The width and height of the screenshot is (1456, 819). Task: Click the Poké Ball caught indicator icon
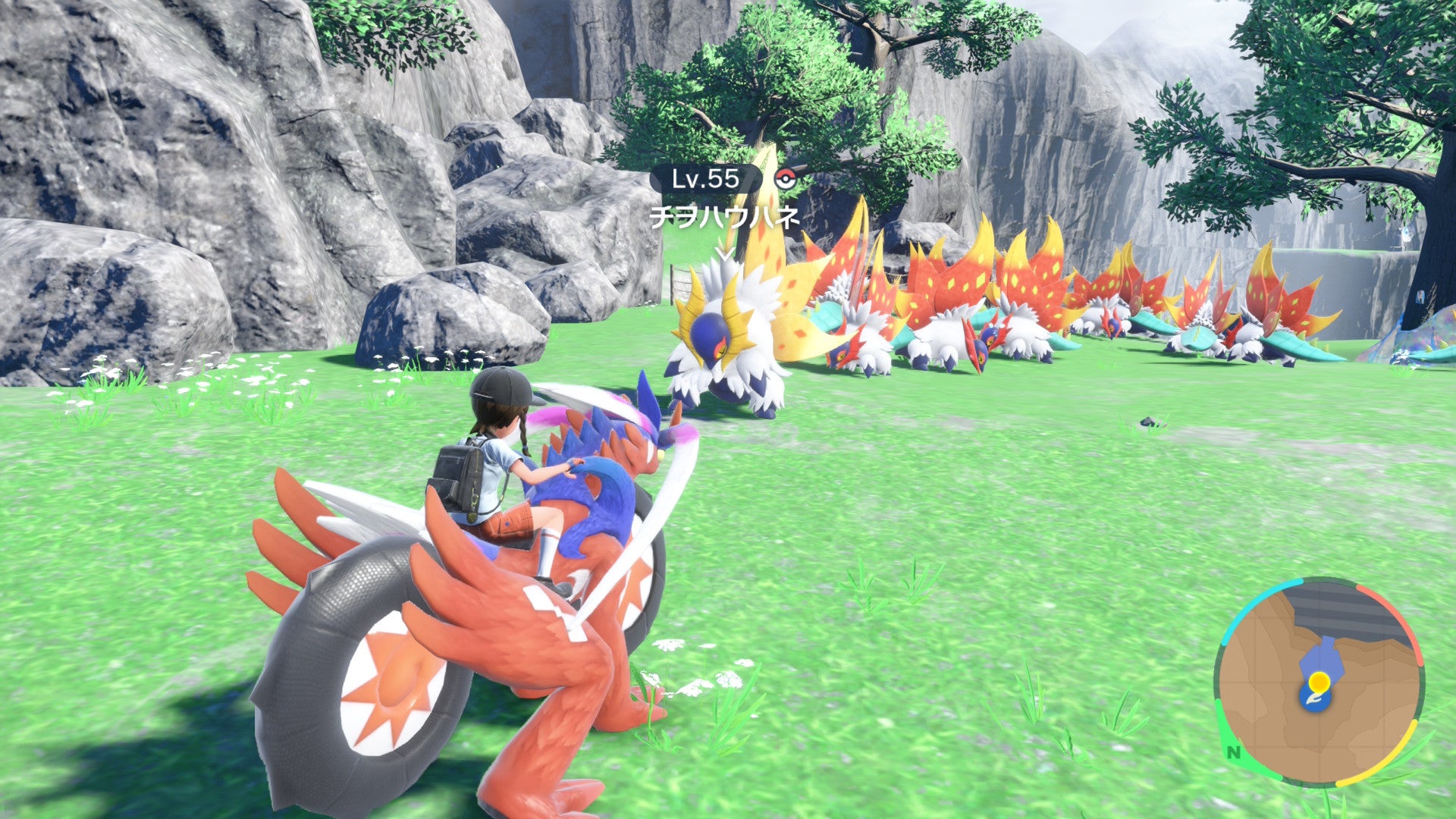[784, 178]
